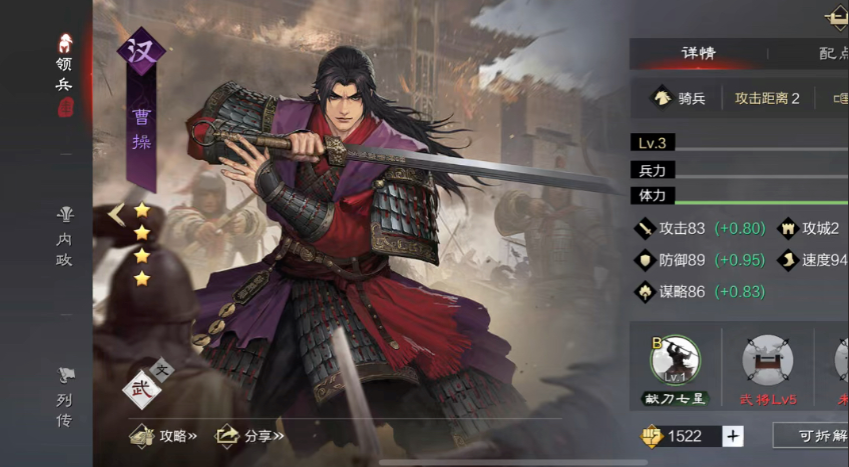Open the 攻略 strategy guide
The width and height of the screenshot is (849, 467).
pyautogui.click(x=165, y=435)
